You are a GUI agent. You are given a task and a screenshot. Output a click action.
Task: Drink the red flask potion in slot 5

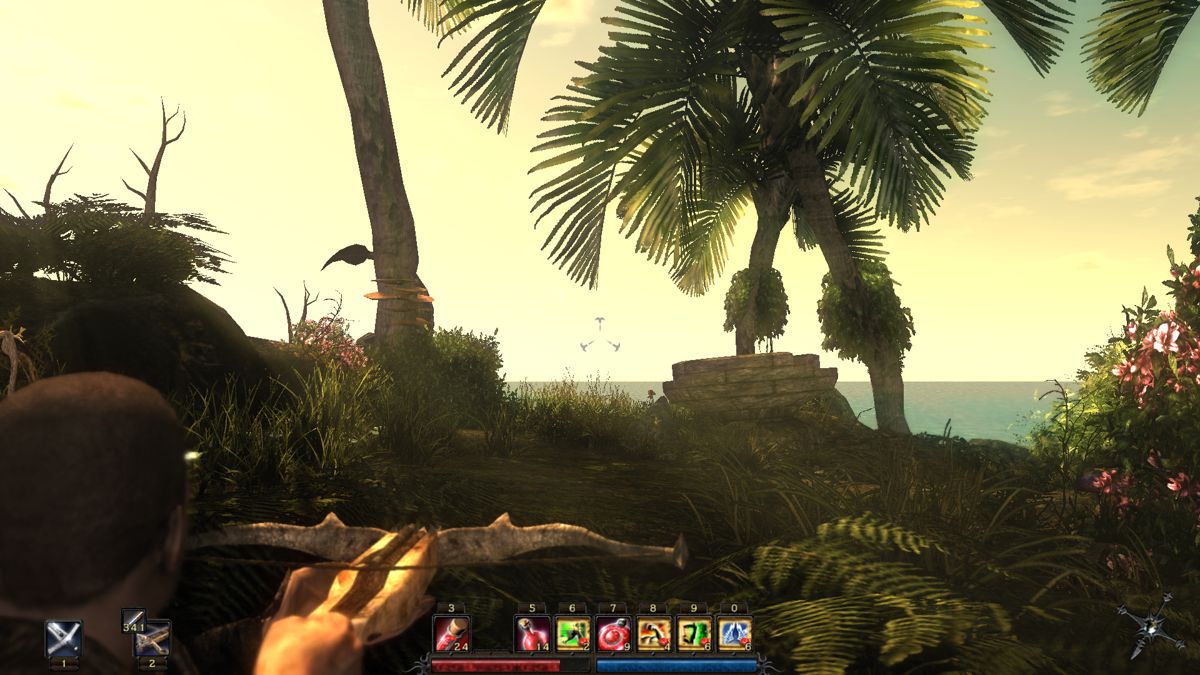click(532, 634)
